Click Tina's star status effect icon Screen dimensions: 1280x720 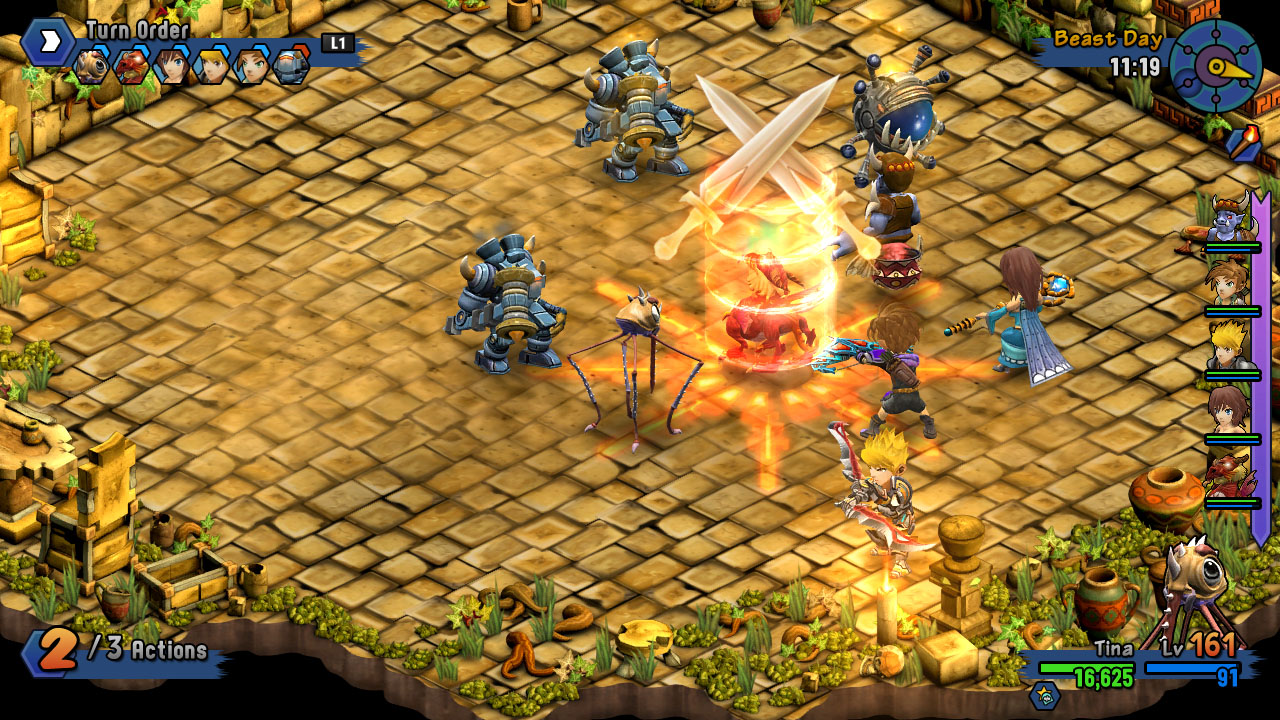[1045, 696]
